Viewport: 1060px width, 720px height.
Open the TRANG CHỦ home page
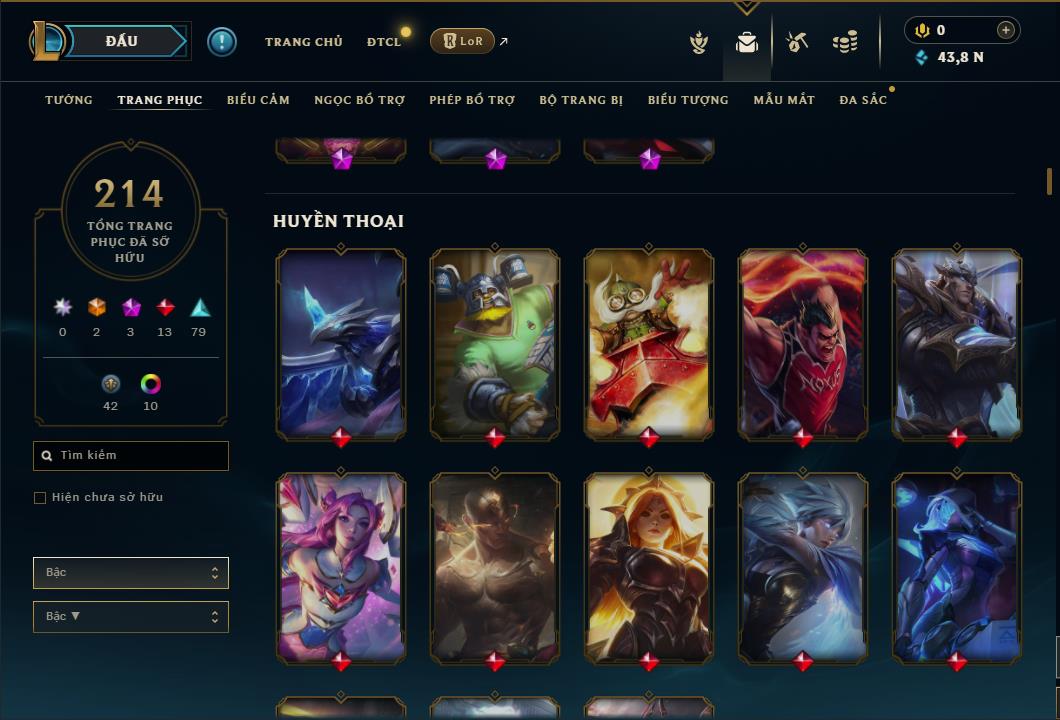tap(303, 42)
